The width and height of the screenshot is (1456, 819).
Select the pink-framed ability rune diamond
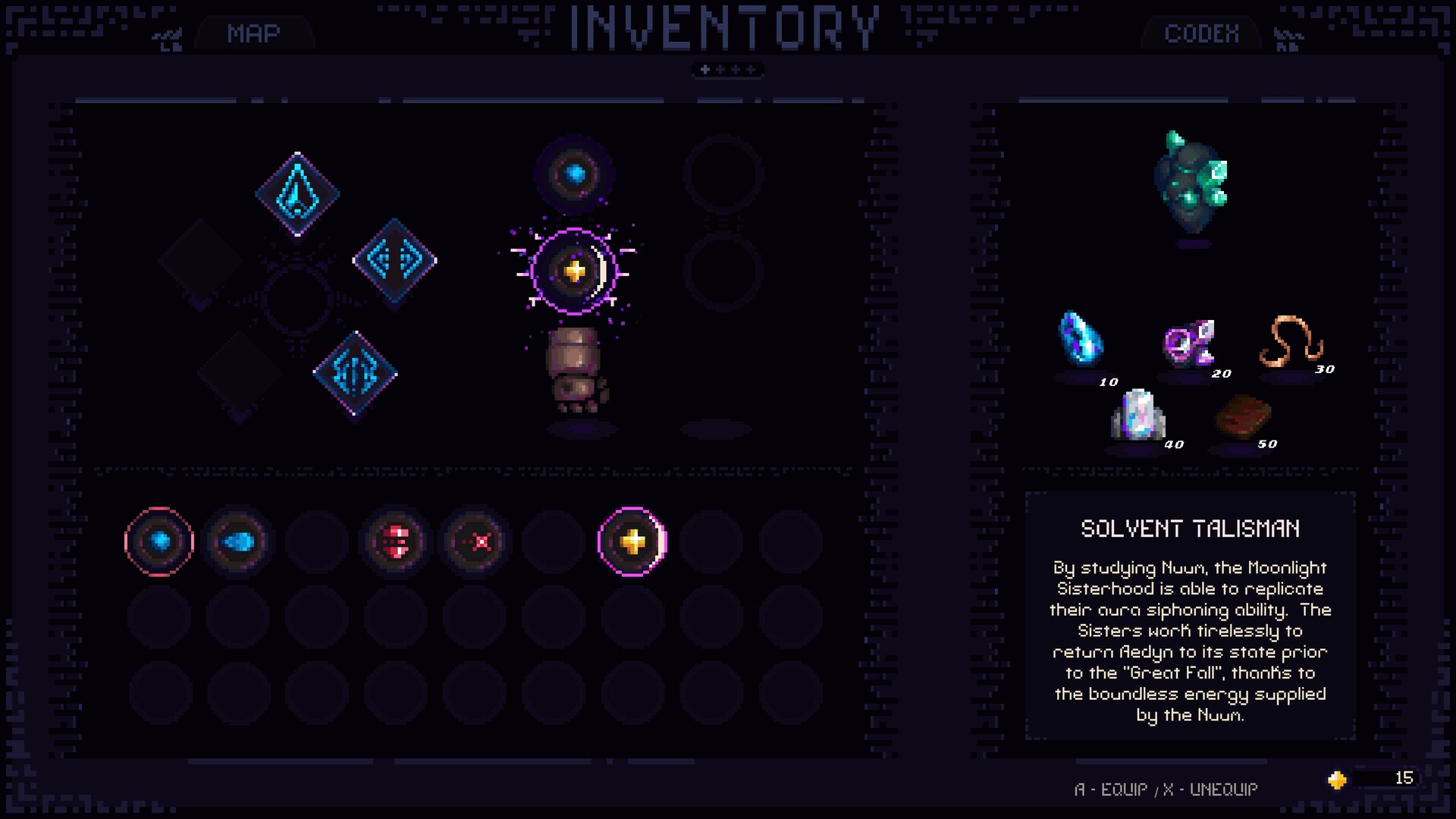tap(355, 372)
